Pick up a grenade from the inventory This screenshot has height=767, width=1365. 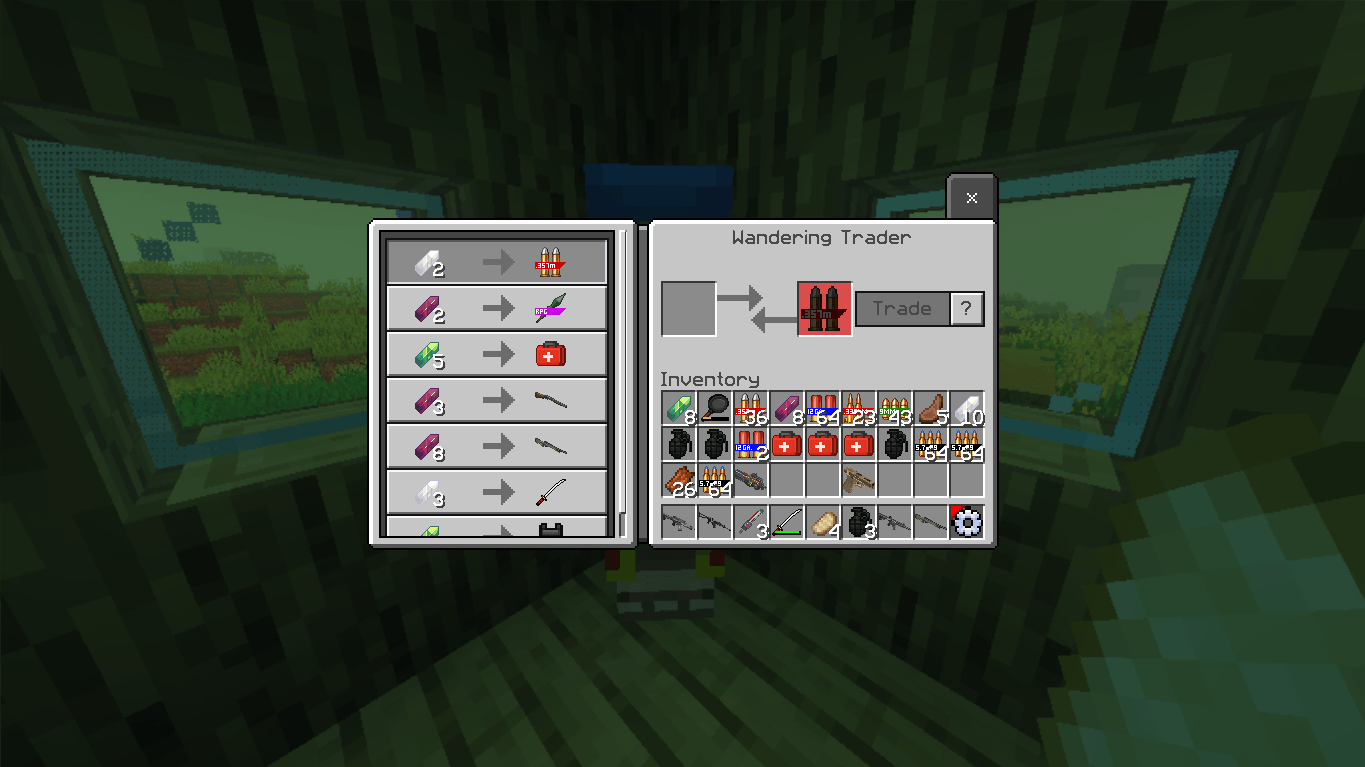point(678,445)
